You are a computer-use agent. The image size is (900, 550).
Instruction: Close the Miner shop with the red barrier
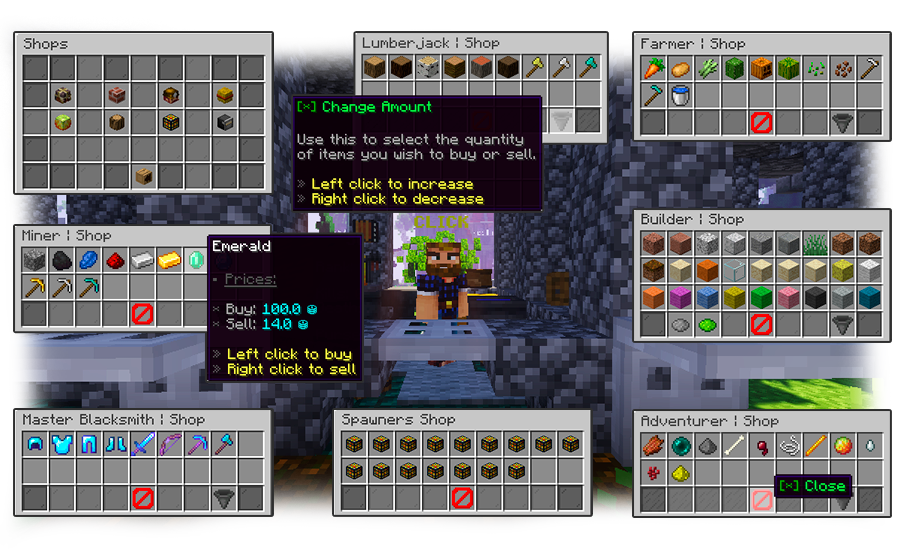coord(142,314)
